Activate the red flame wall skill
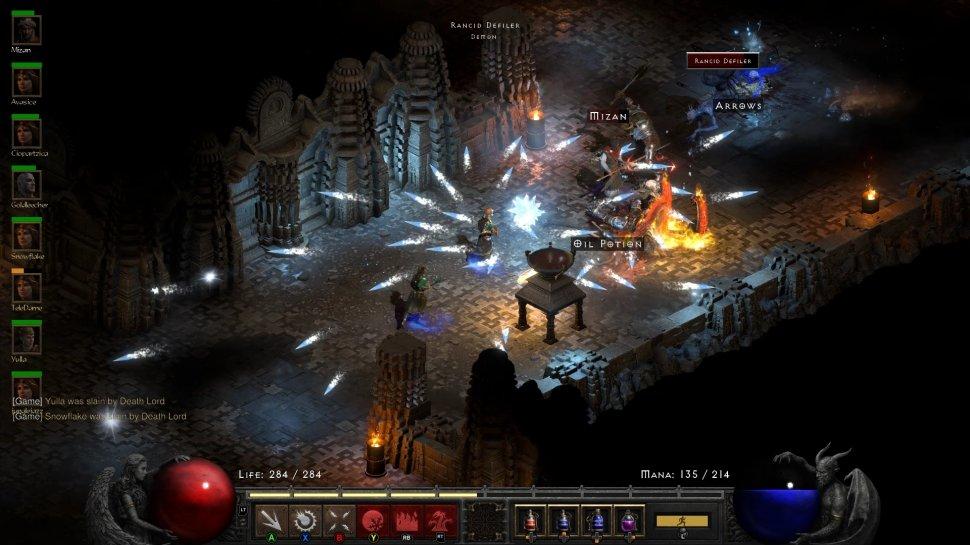 (x=407, y=521)
